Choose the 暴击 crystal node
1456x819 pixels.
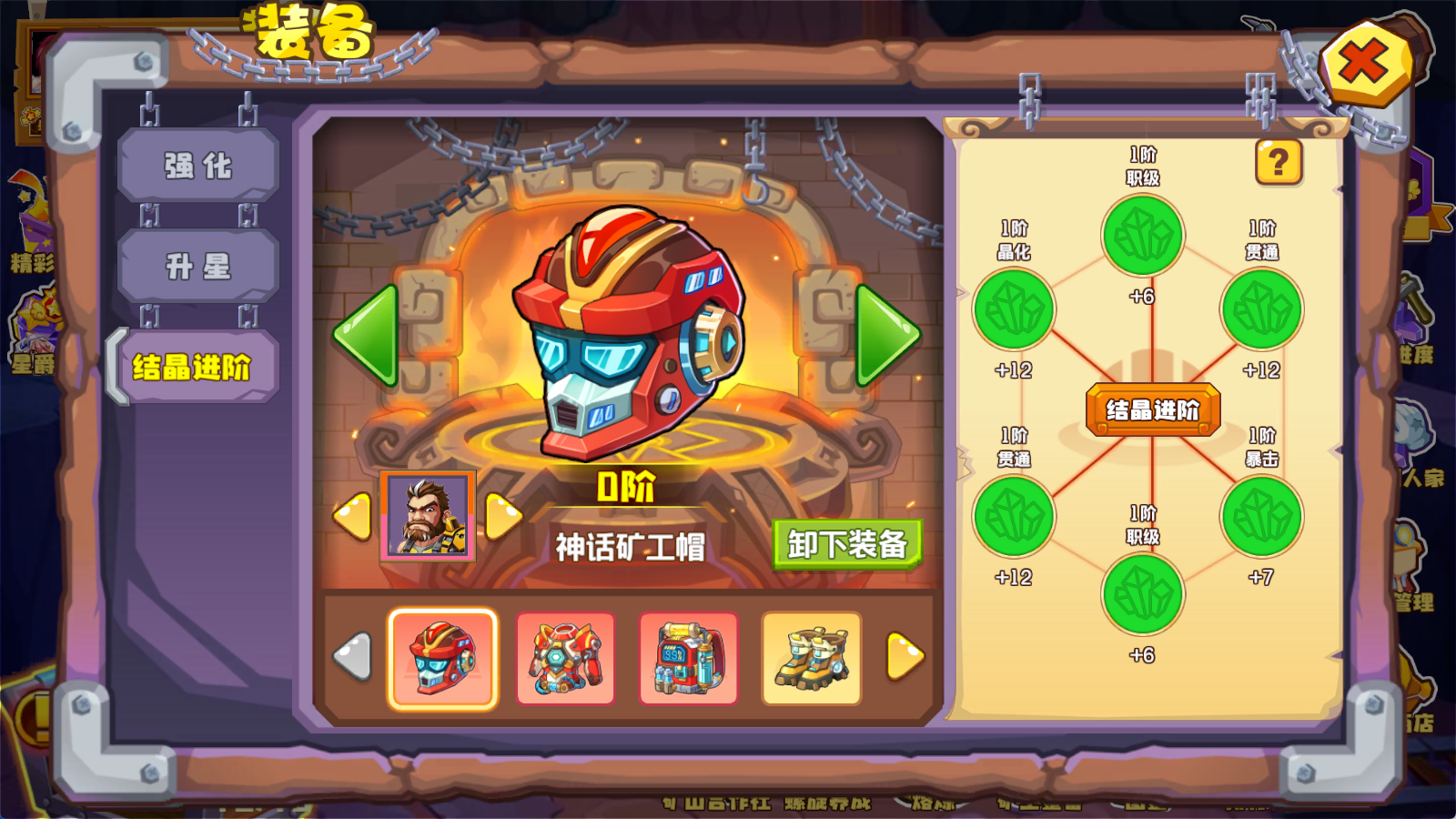click(x=1261, y=516)
